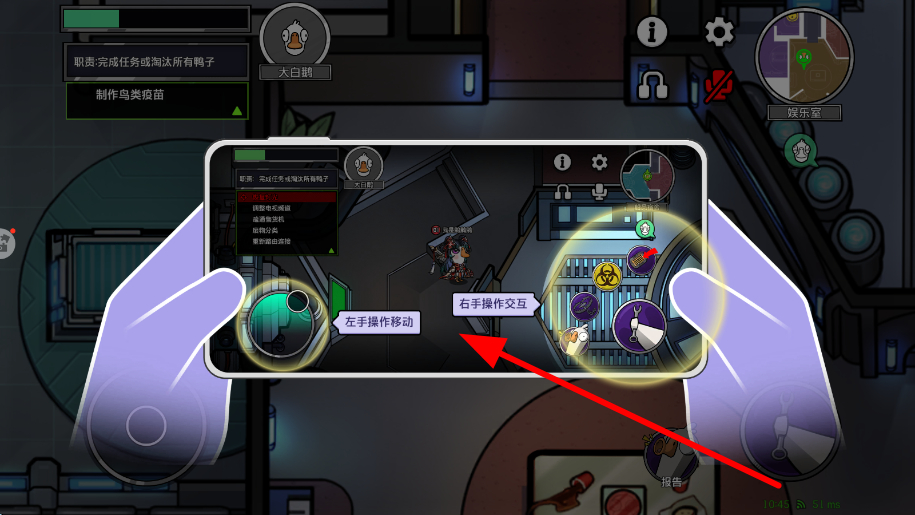Toggle the headphones audio icon

point(652,85)
